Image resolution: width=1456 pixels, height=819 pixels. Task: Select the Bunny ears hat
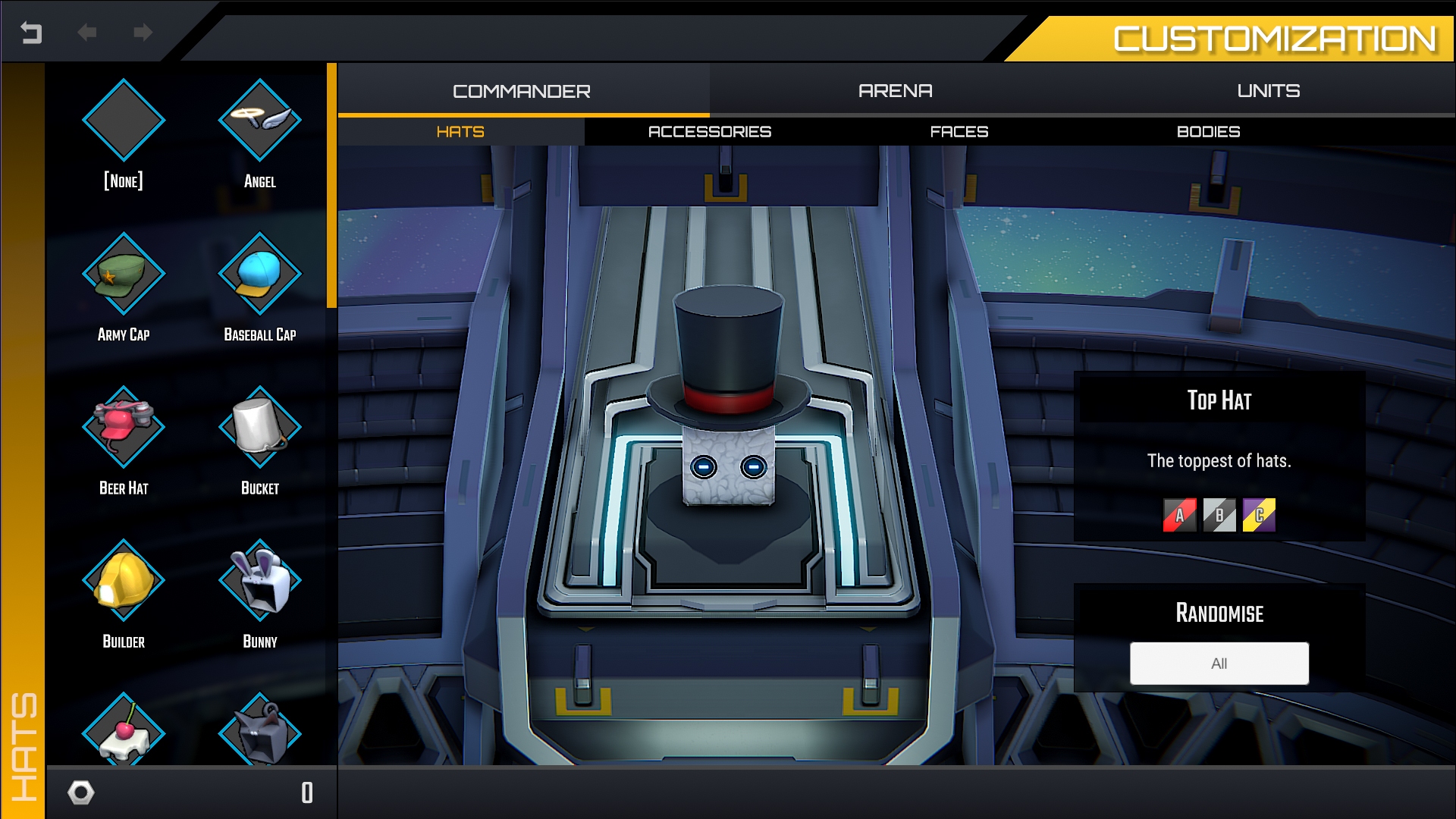pyautogui.click(x=259, y=582)
